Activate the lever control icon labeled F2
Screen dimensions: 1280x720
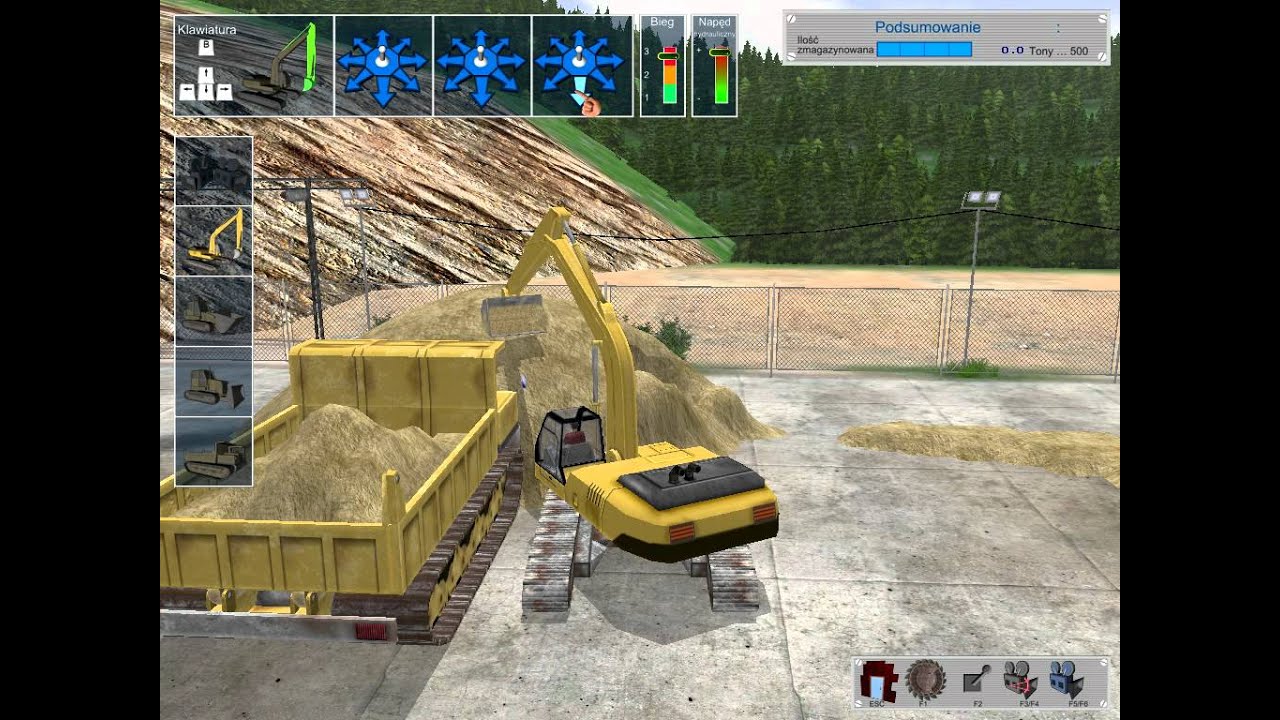pyautogui.click(x=976, y=680)
